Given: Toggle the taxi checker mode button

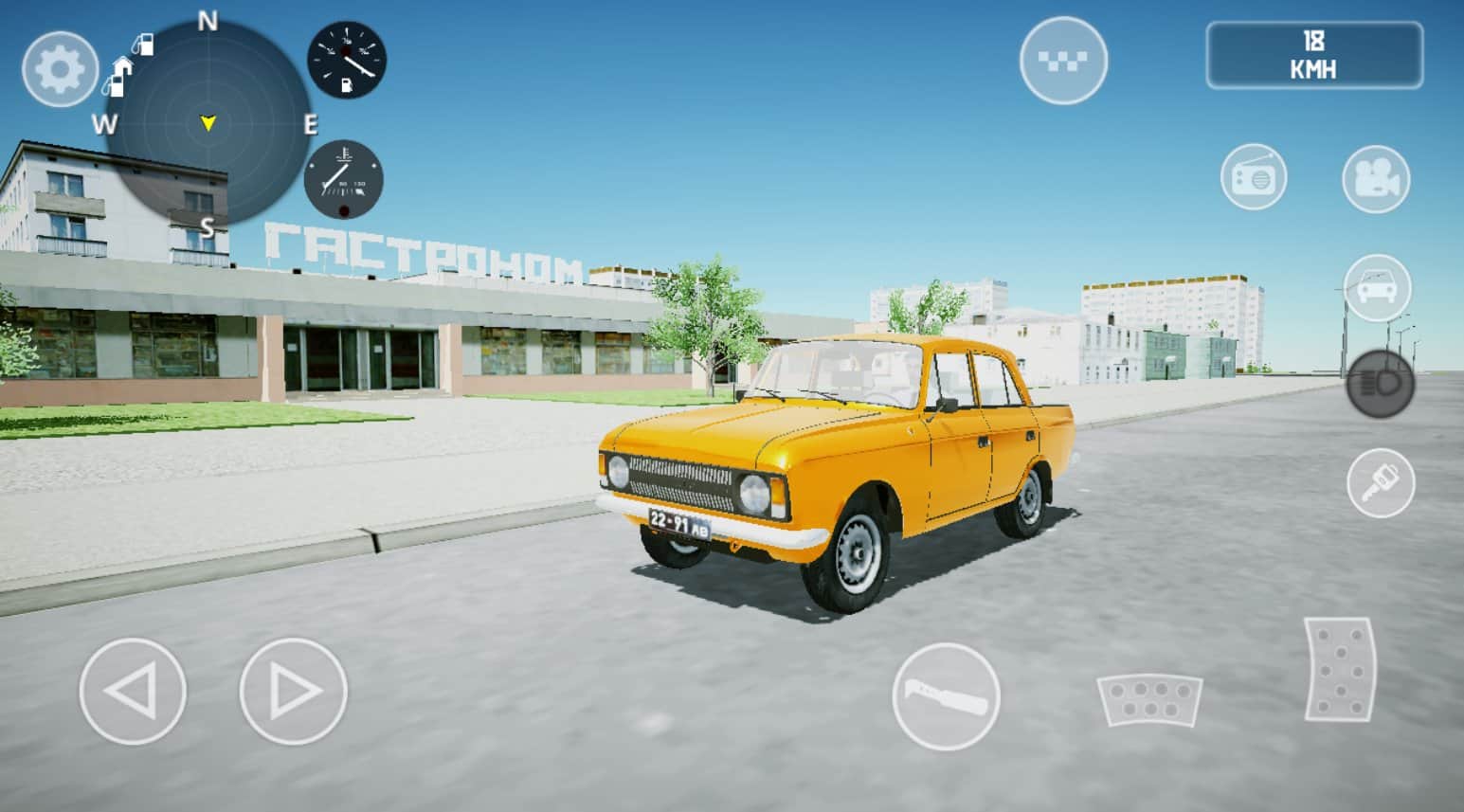Looking at the screenshot, I should (x=1063, y=61).
